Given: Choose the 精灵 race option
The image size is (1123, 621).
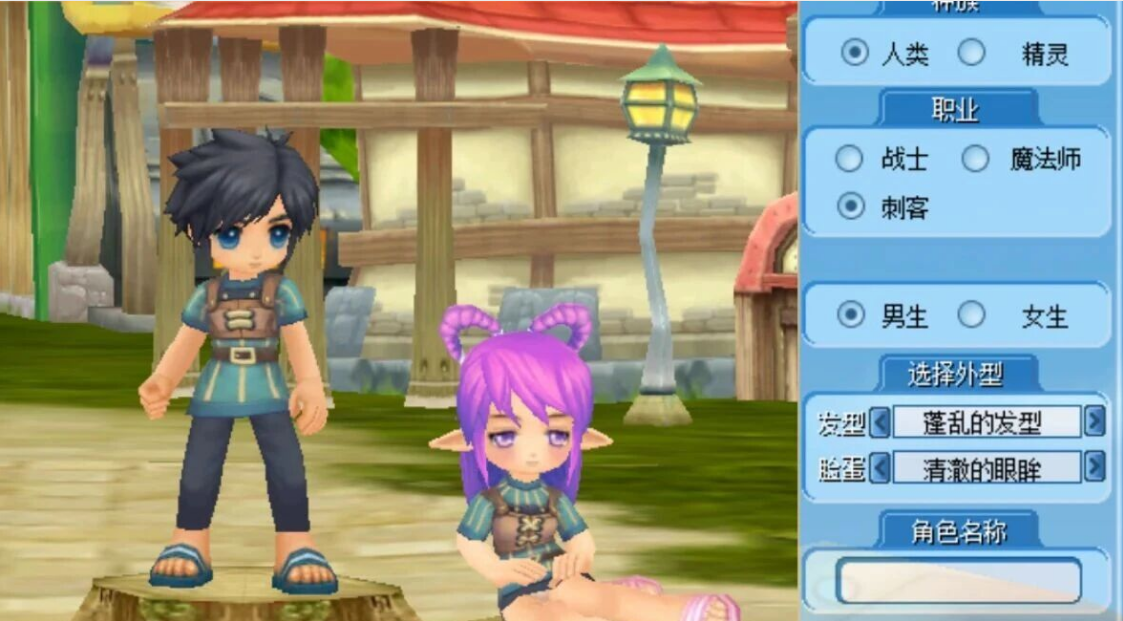Looking at the screenshot, I should pyautogui.click(x=971, y=54).
